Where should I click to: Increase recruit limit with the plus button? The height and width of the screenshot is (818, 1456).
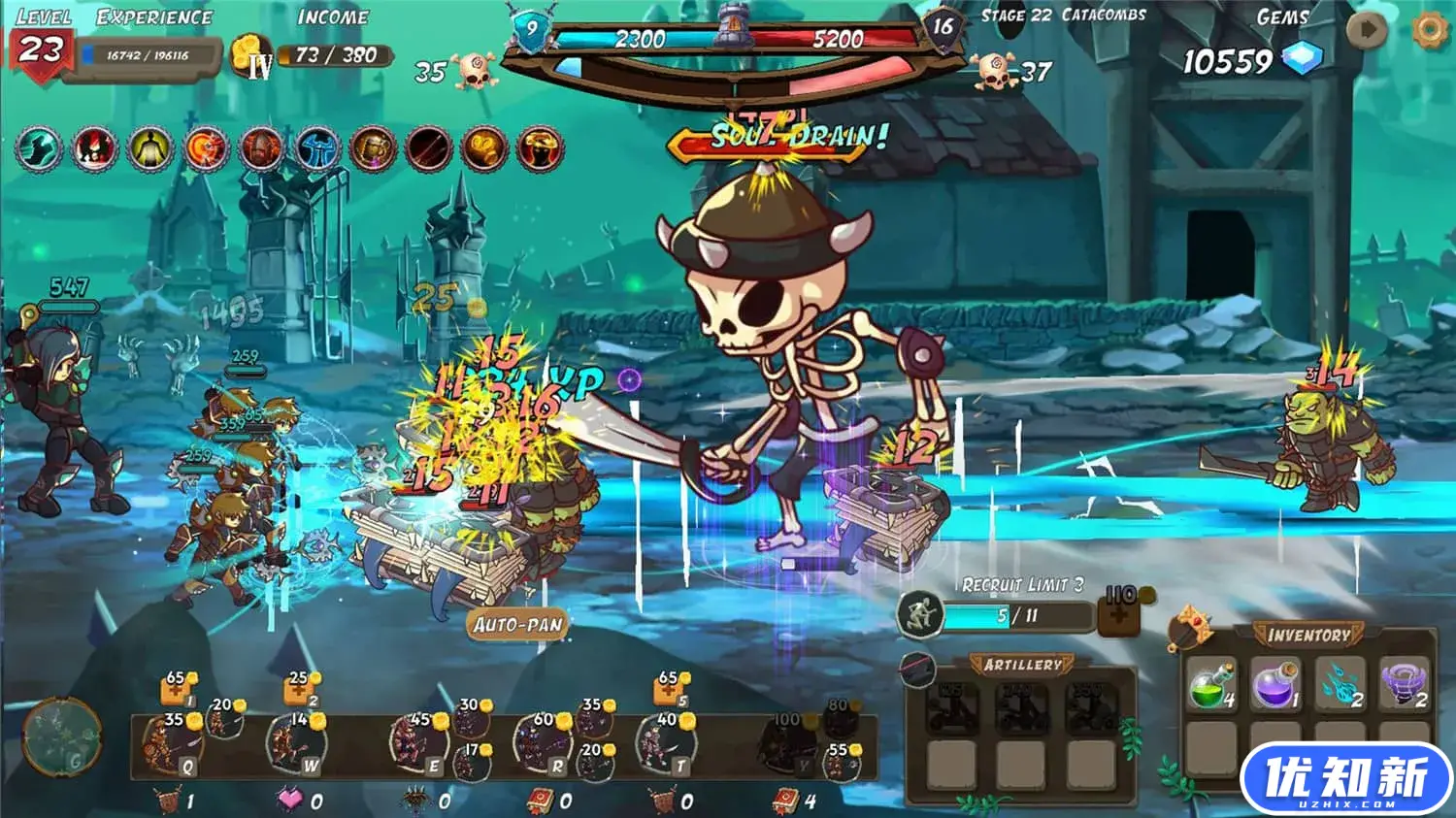pos(1118,613)
